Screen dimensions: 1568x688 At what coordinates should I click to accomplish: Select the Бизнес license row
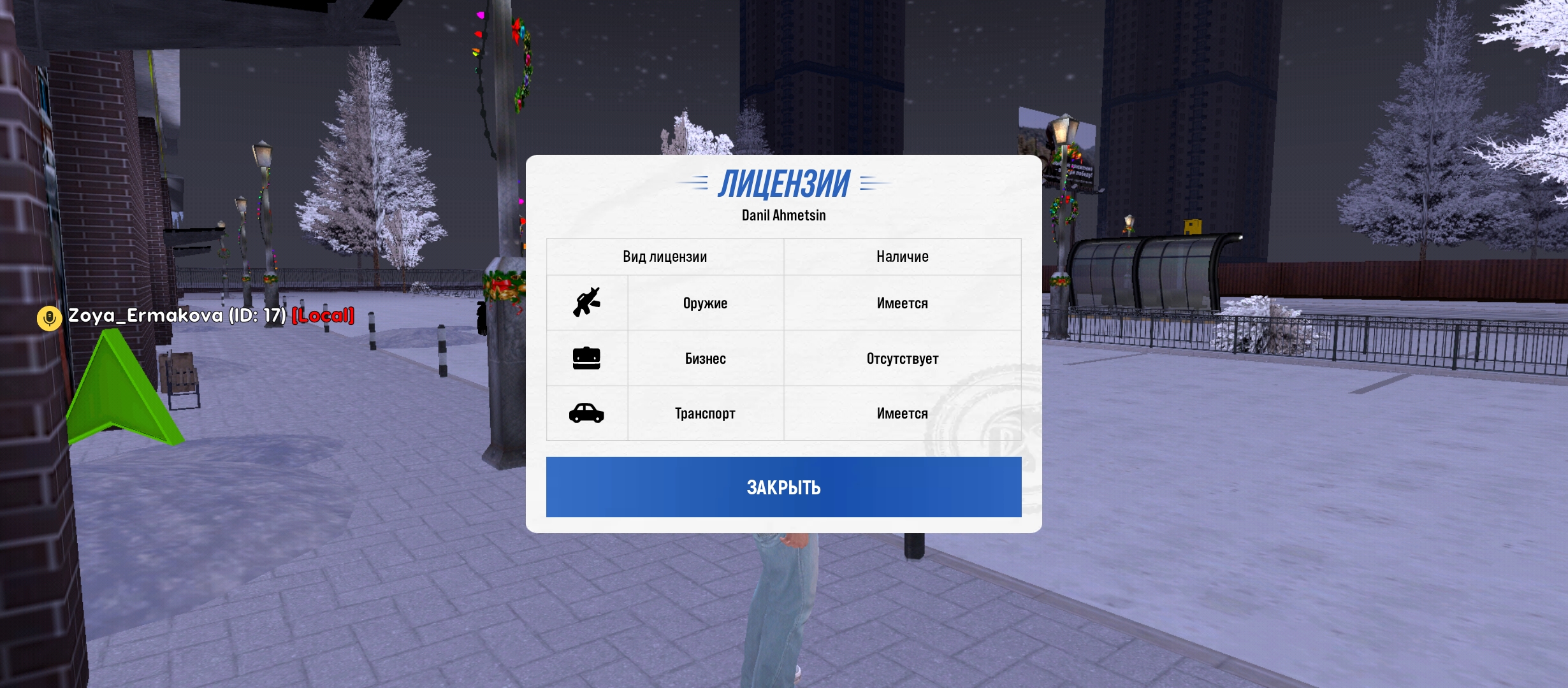click(x=705, y=359)
